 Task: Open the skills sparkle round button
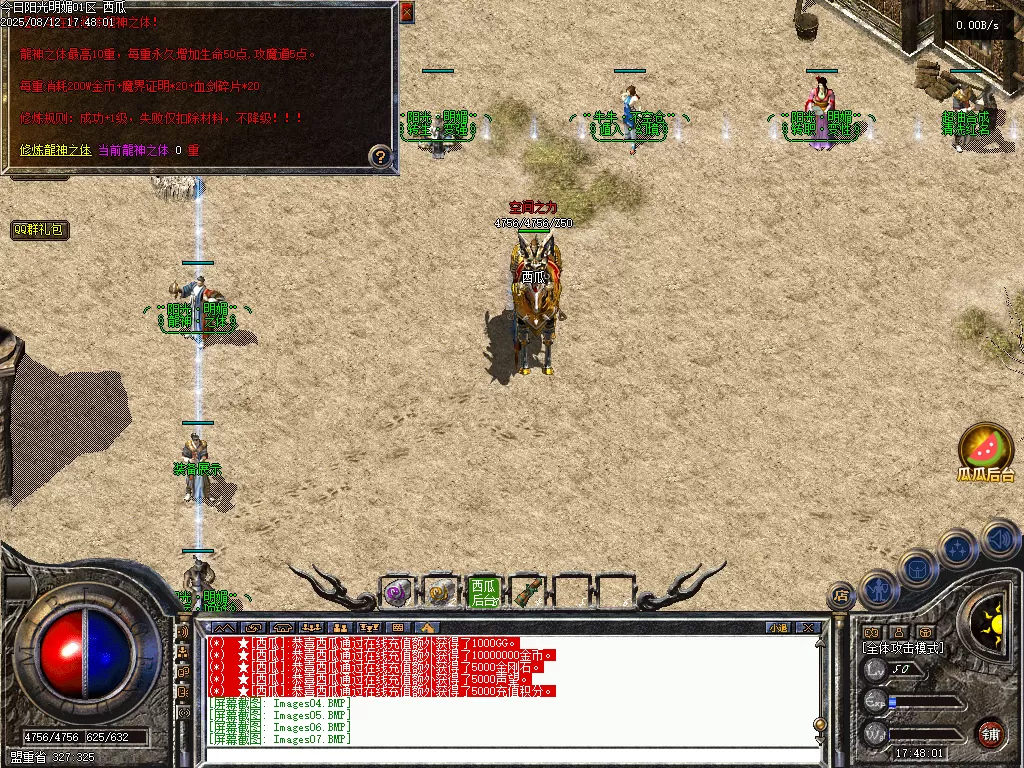coord(958,548)
